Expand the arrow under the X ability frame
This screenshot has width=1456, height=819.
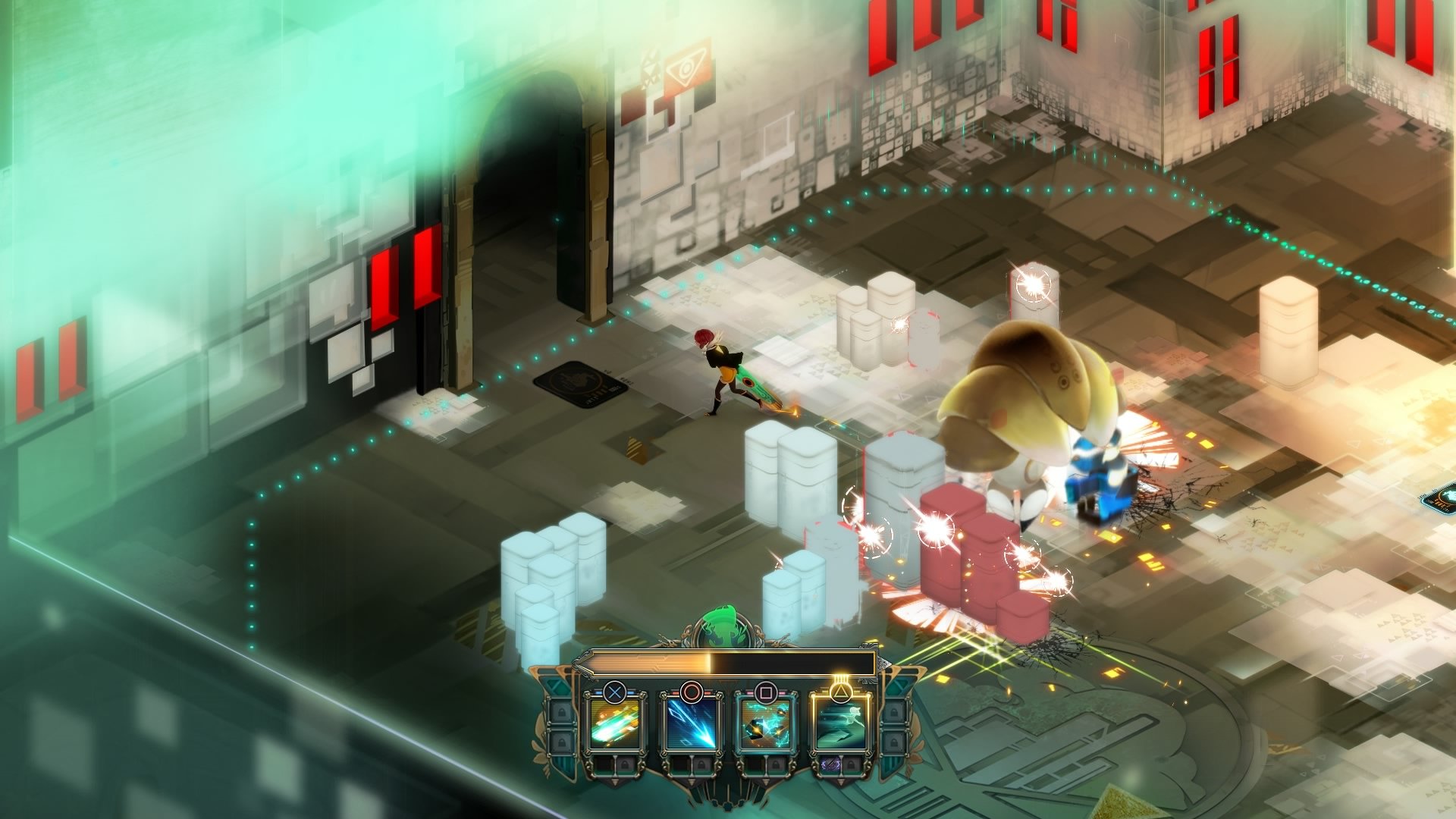[614, 781]
